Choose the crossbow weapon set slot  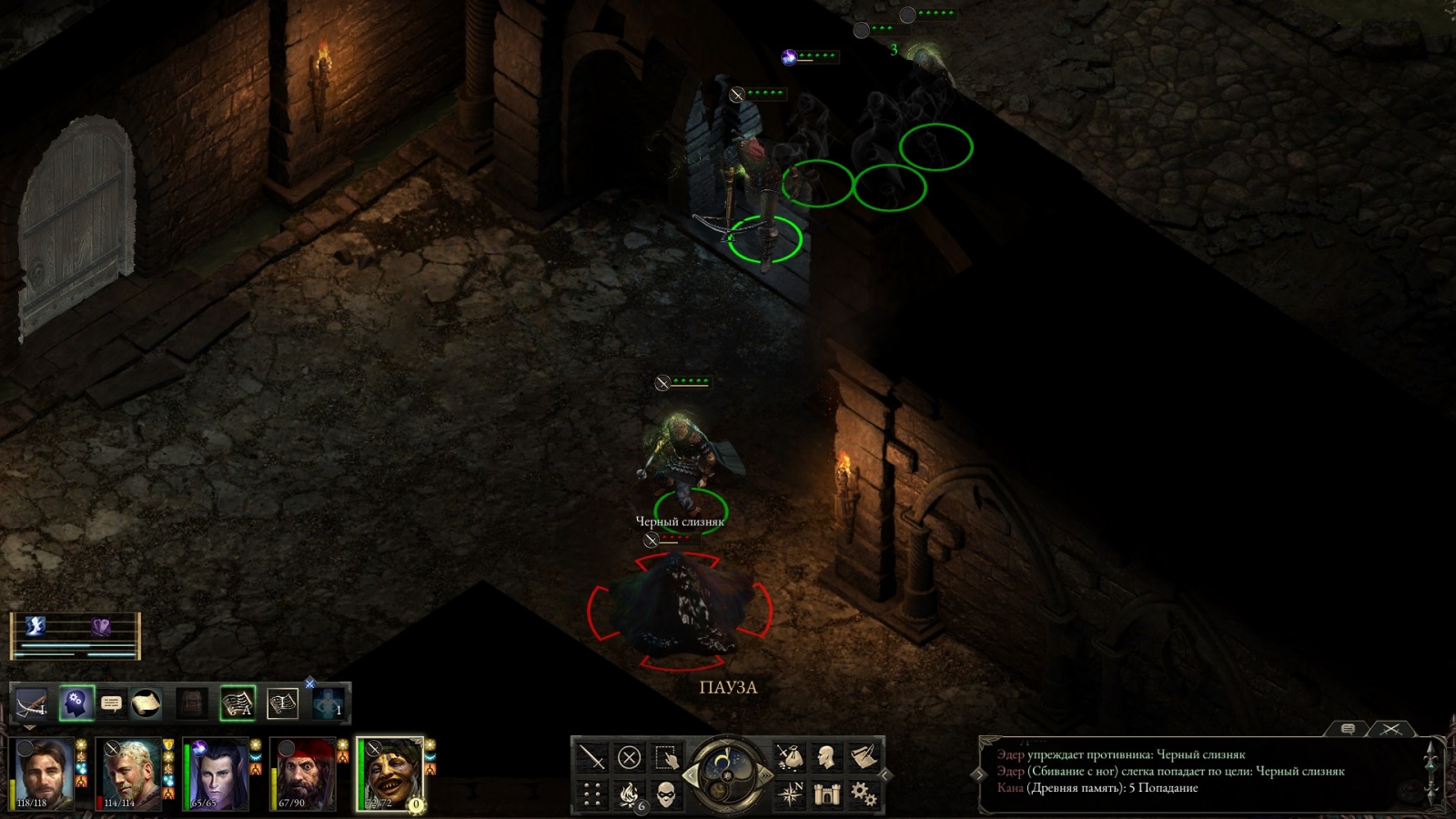coord(32,703)
